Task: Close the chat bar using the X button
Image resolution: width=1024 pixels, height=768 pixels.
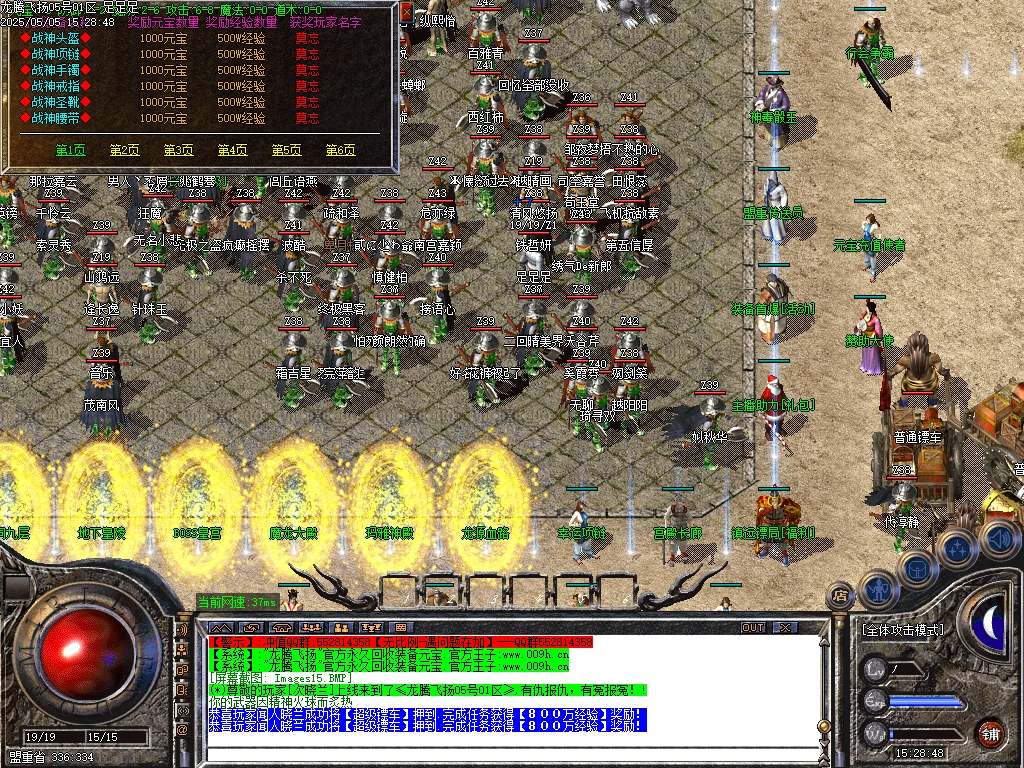Action: [785, 627]
